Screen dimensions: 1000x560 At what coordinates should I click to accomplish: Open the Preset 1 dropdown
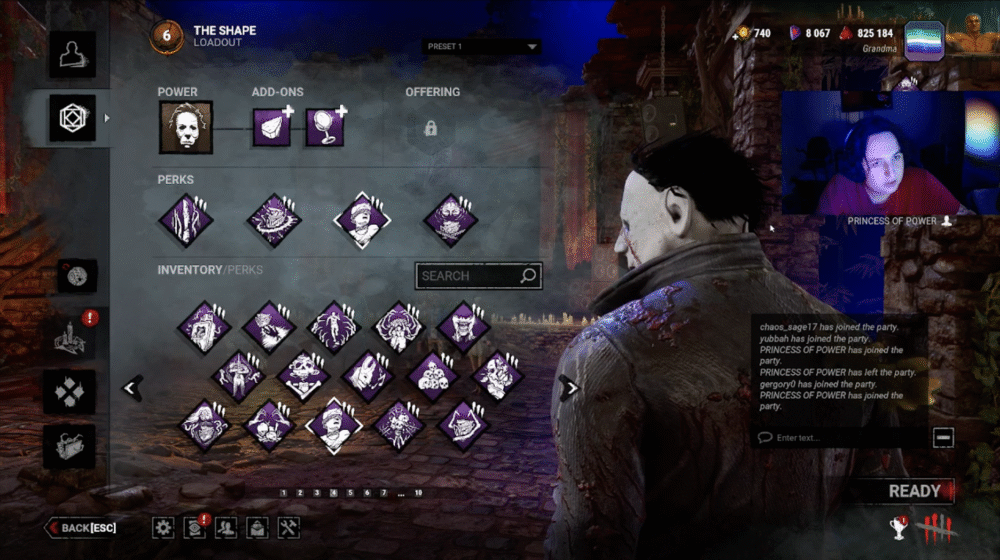[481, 46]
